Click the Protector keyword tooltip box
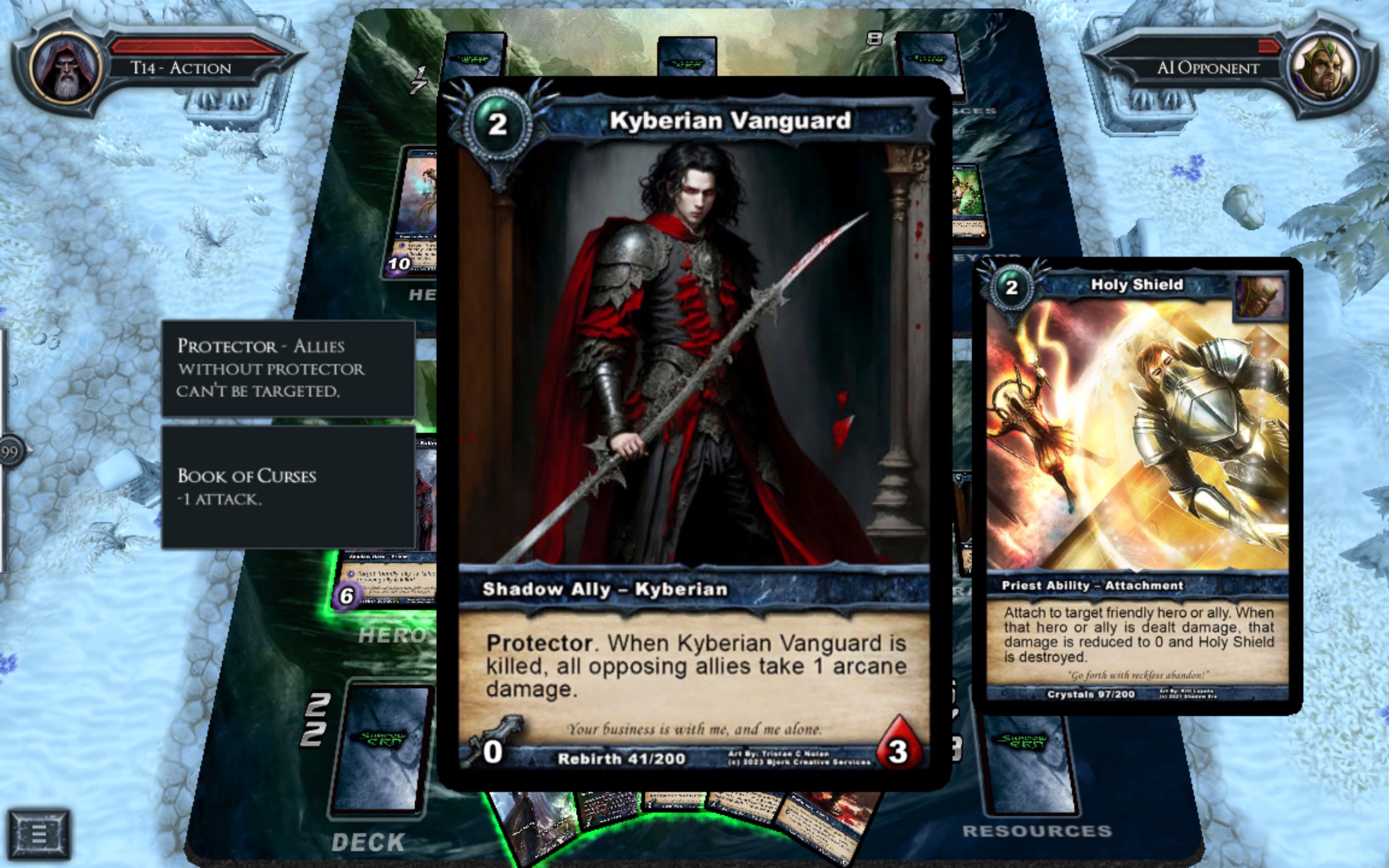The width and height of the screenshot is (1389, 868). [x=288, y=368]
